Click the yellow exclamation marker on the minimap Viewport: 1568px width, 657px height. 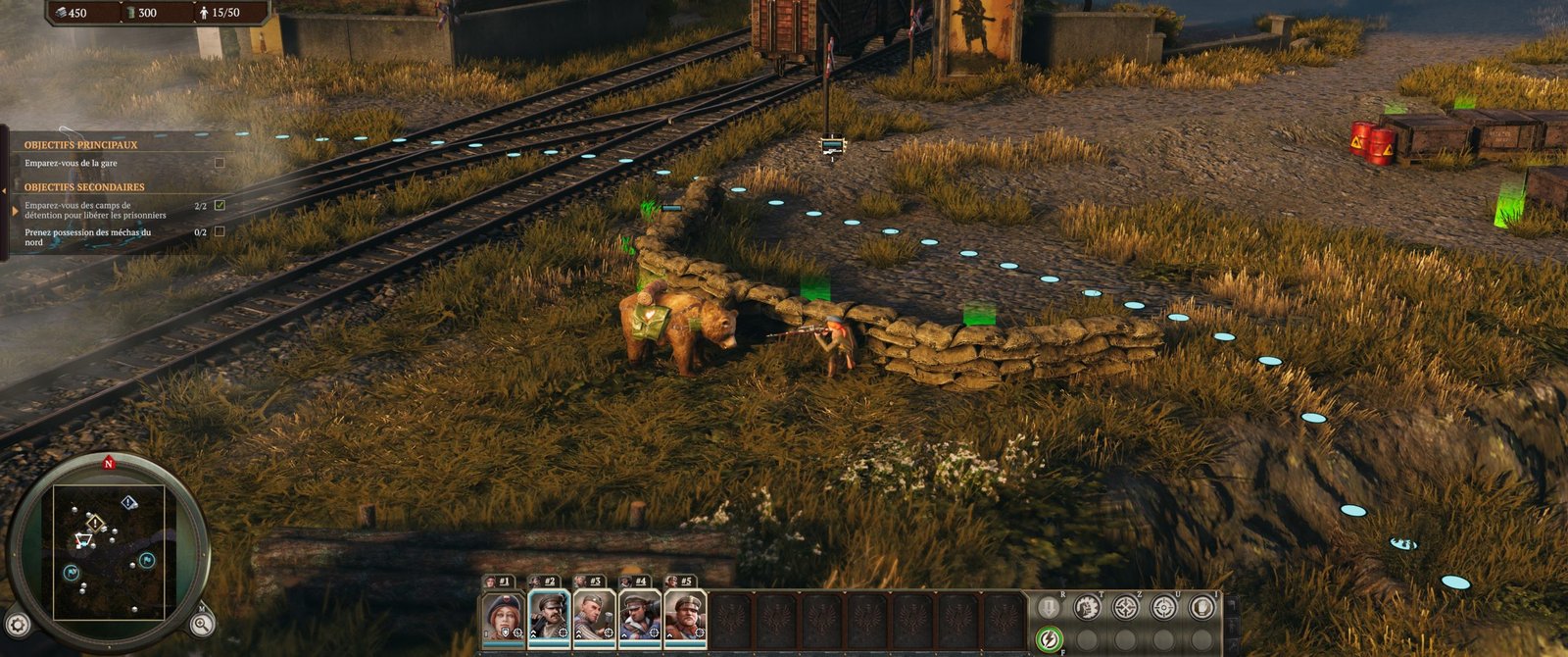(x=94, y=522)
